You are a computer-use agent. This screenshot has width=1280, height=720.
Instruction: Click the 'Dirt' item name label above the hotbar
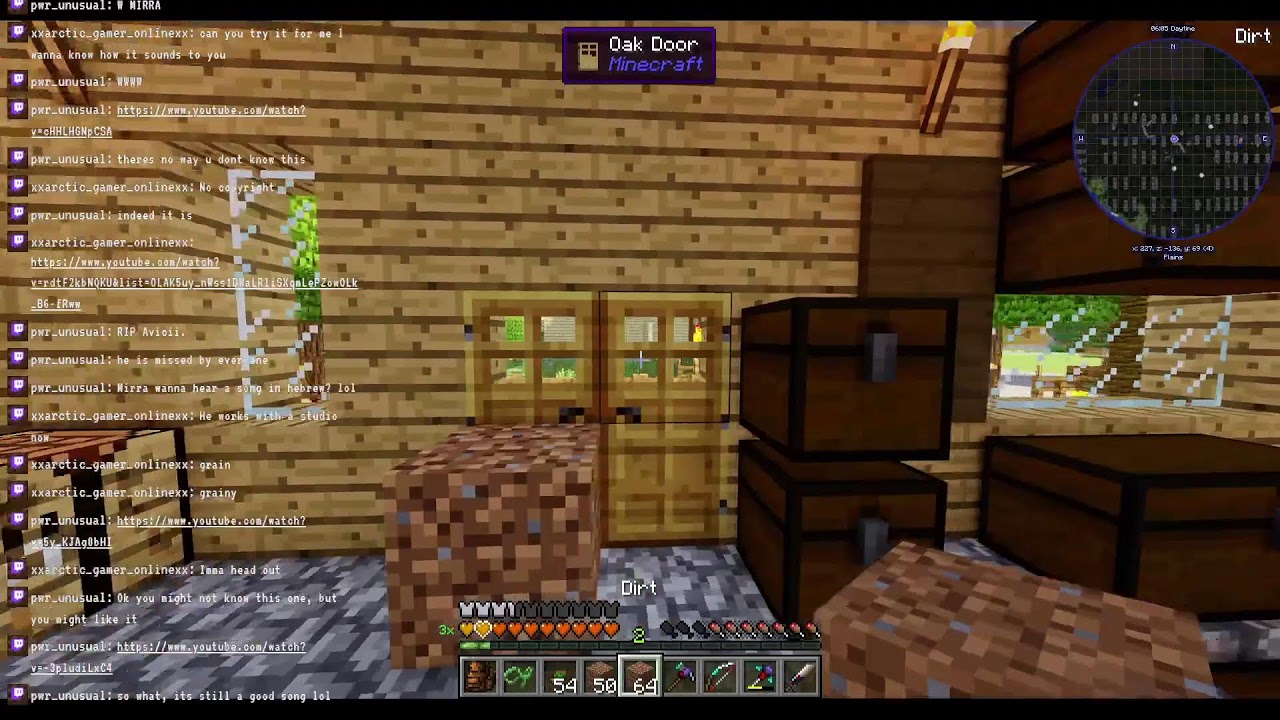[x=639, y=589]
